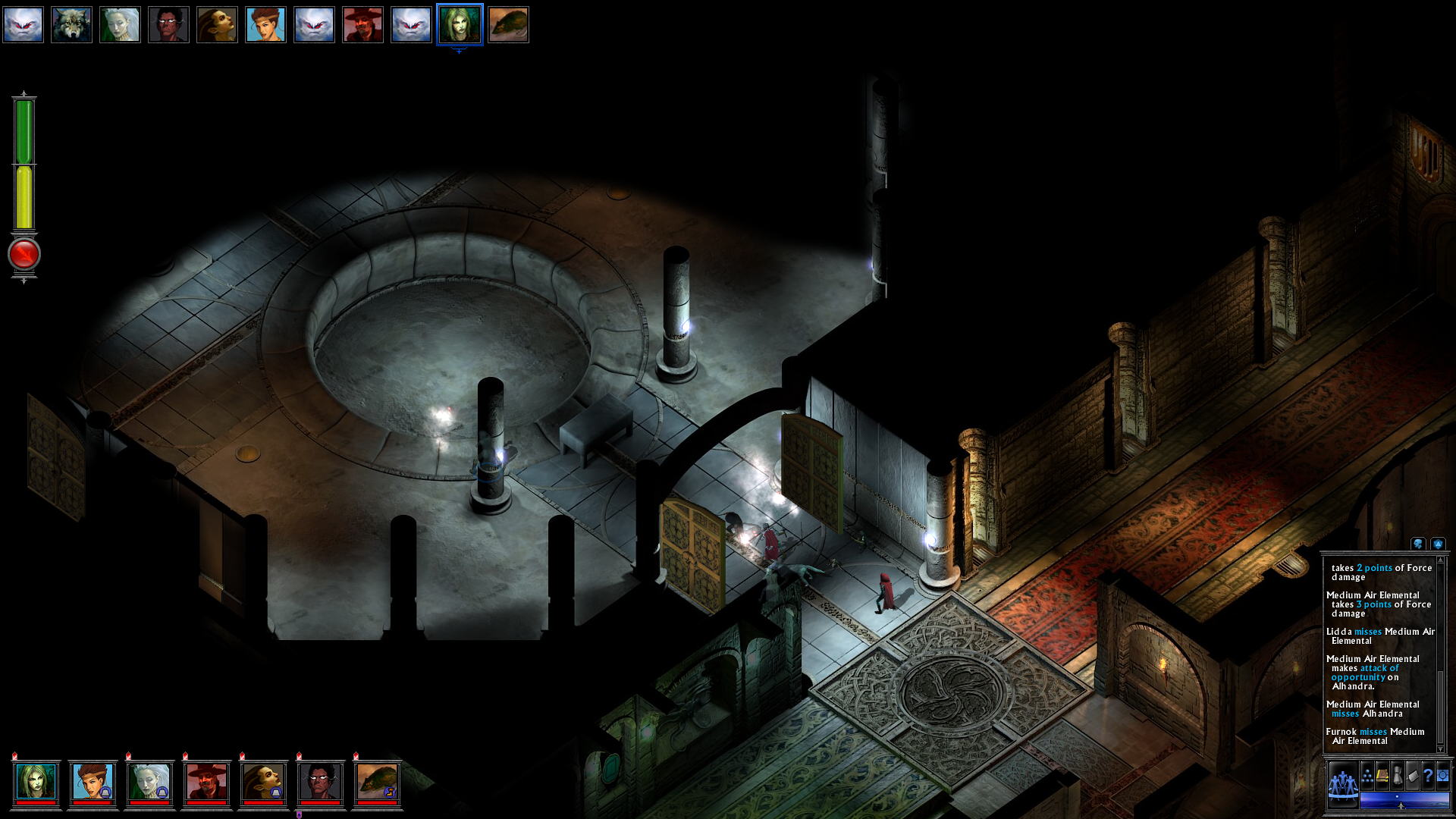Image resolution: width=1456 pixels, height=819 pixels.
Task: Select all party members with the group icon
Action: coord(1343,785)
